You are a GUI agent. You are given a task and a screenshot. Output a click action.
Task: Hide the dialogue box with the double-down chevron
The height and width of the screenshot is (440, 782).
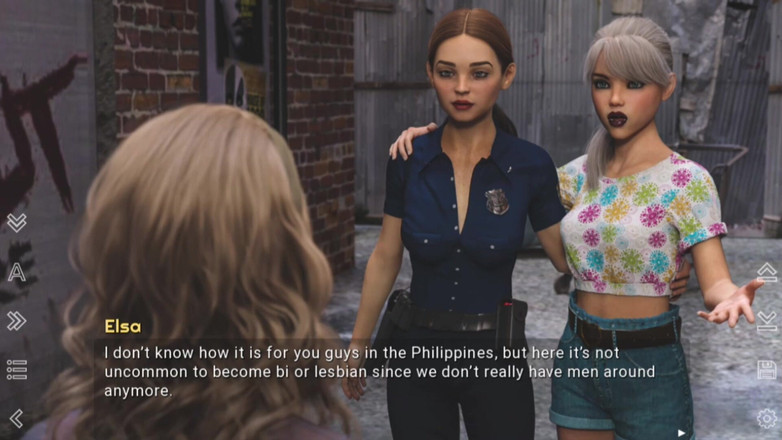click(x=16, y=222)
